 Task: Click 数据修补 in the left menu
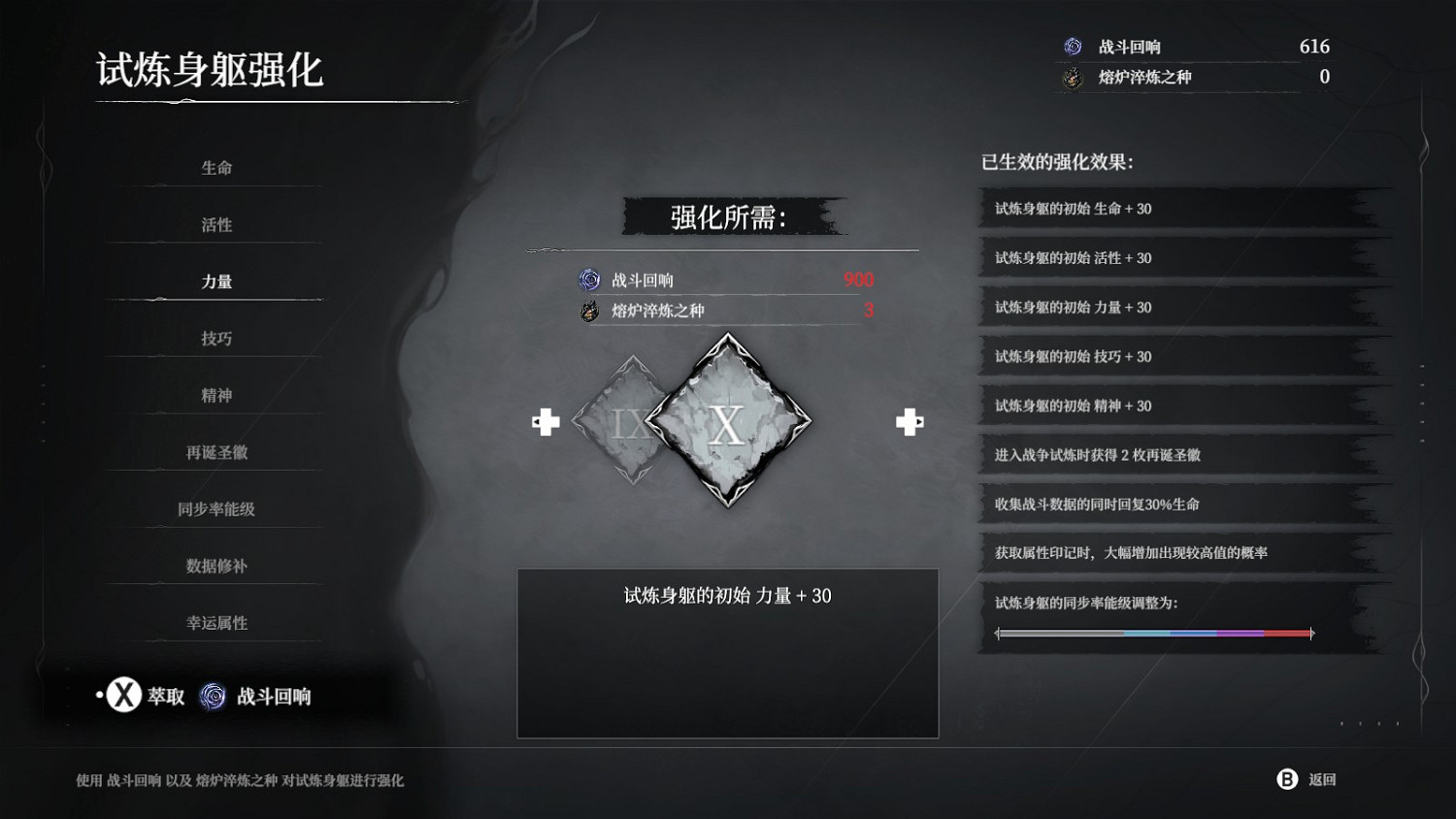tap(215, 566)
